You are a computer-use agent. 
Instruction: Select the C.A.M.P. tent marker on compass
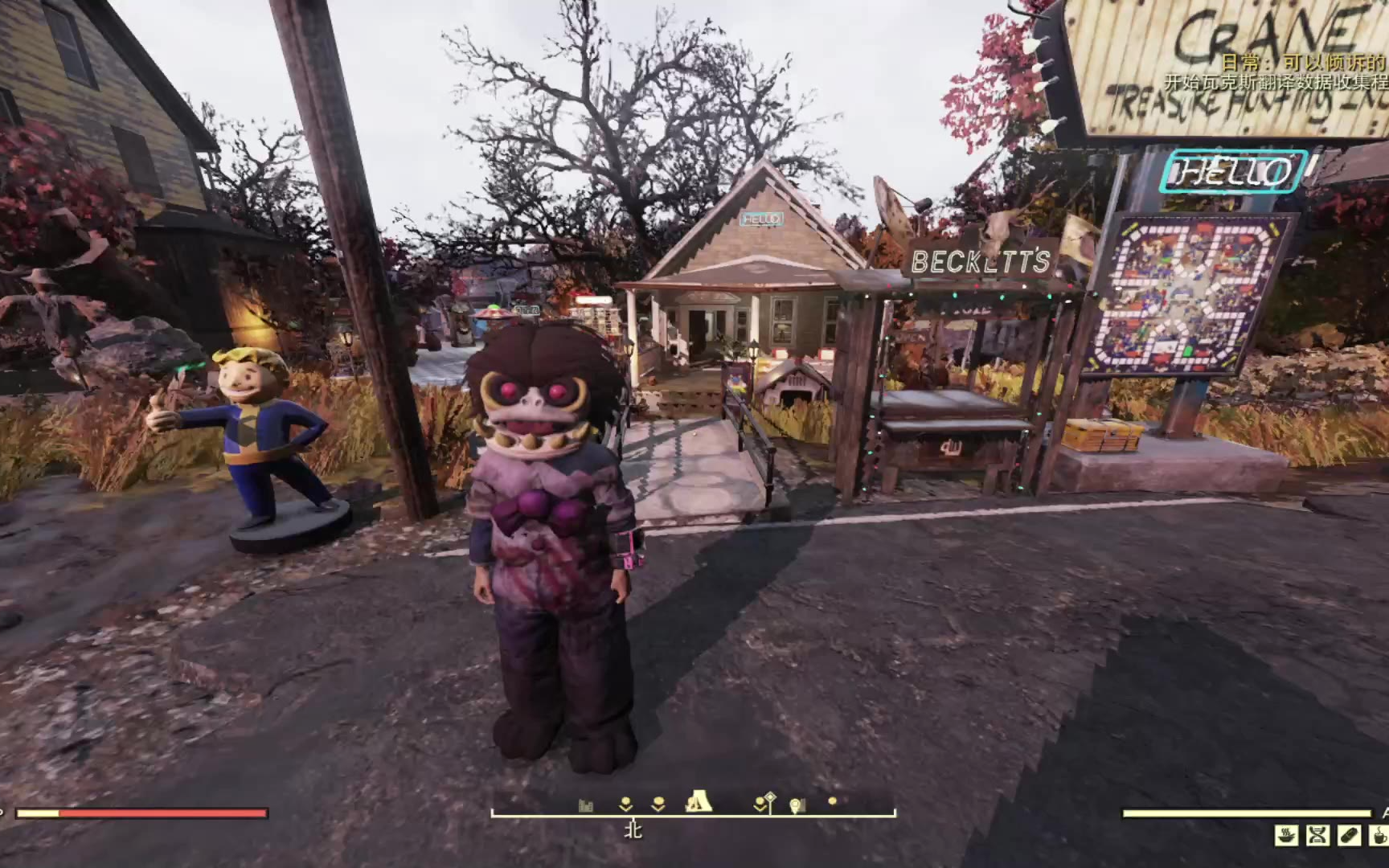tap(699, 801)
